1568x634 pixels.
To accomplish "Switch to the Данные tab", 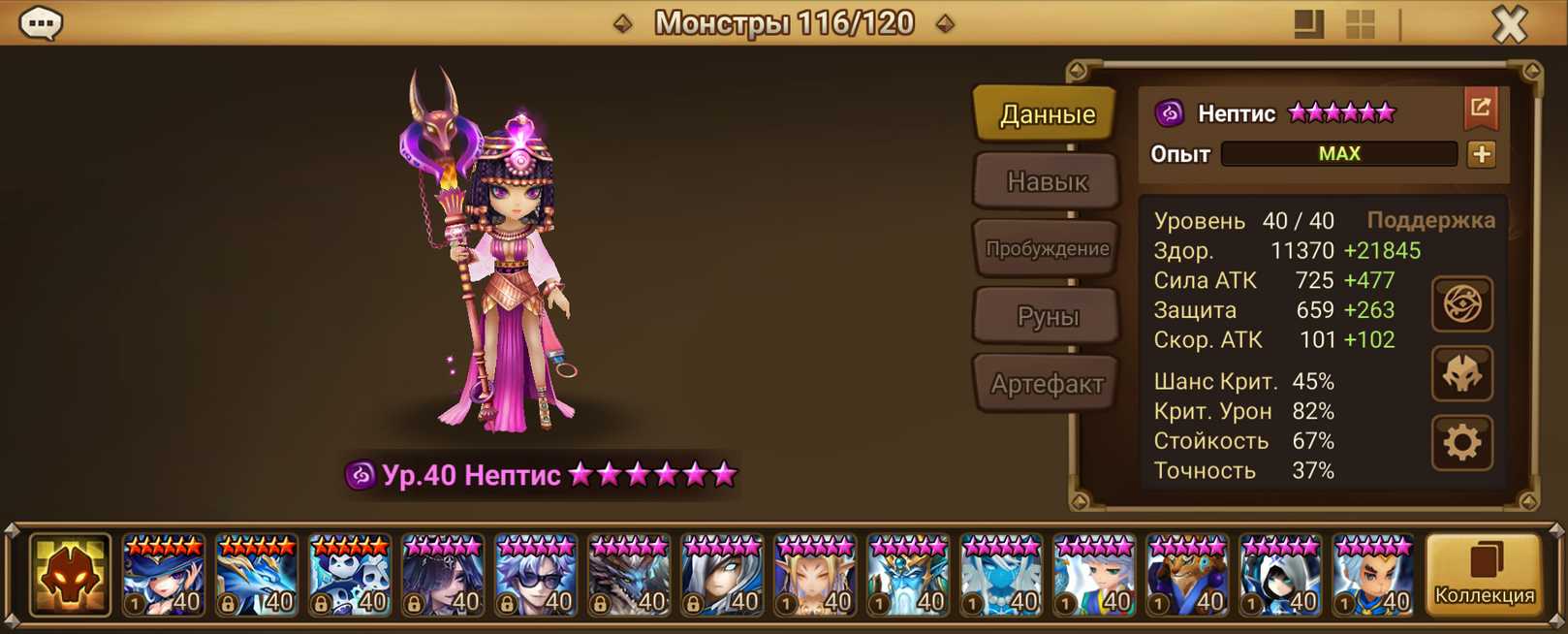I will (1047, 114).
